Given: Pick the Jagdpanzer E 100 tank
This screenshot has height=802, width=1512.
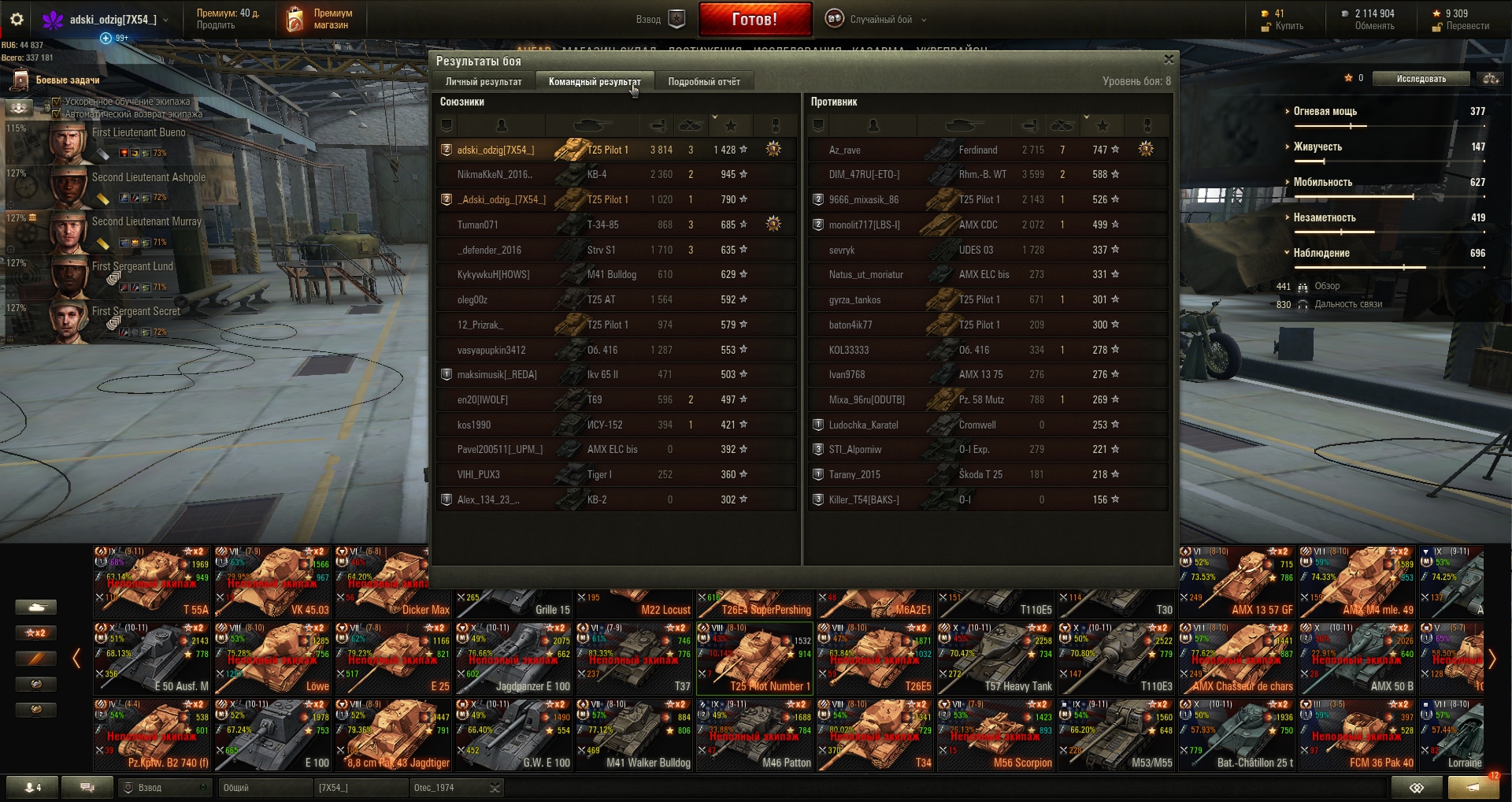Looking at the screenshot, I should click(514, 659).
